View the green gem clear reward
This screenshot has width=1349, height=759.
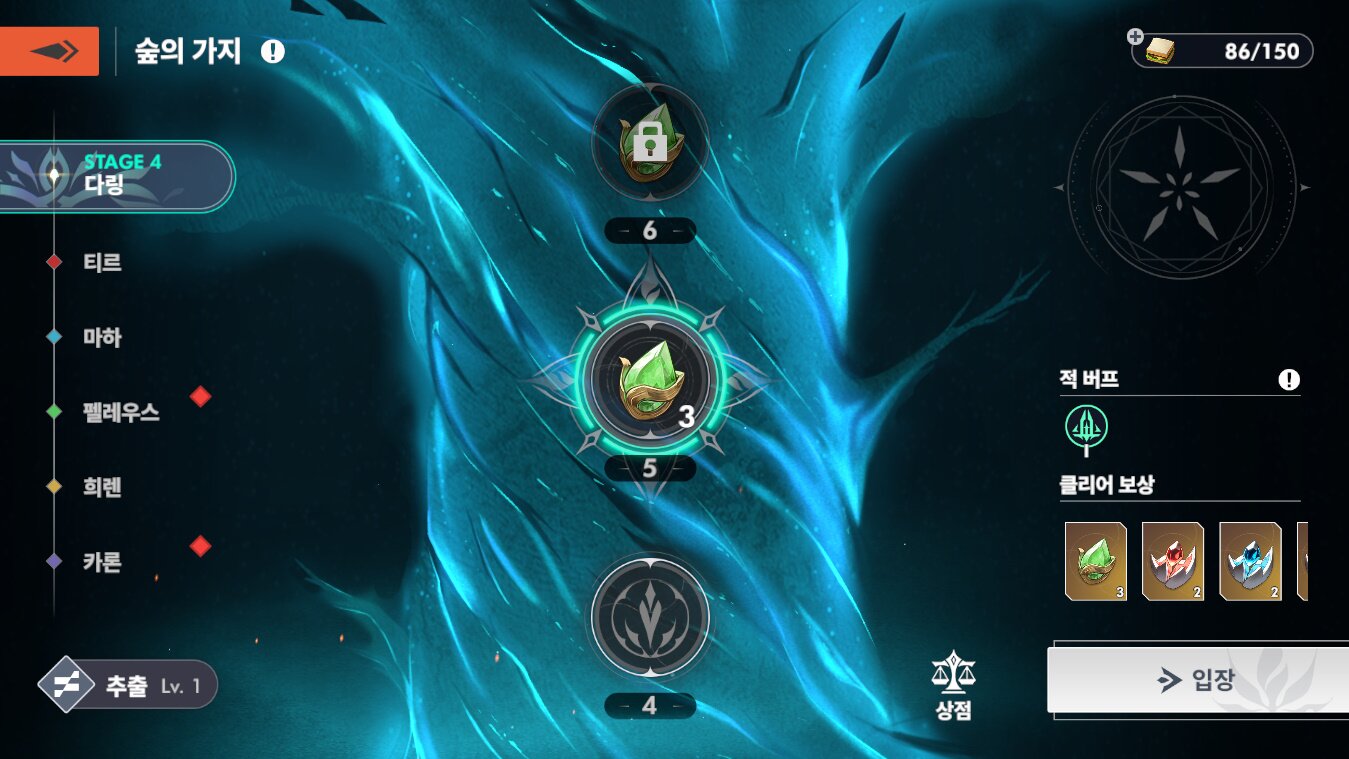pos(1096,561)
